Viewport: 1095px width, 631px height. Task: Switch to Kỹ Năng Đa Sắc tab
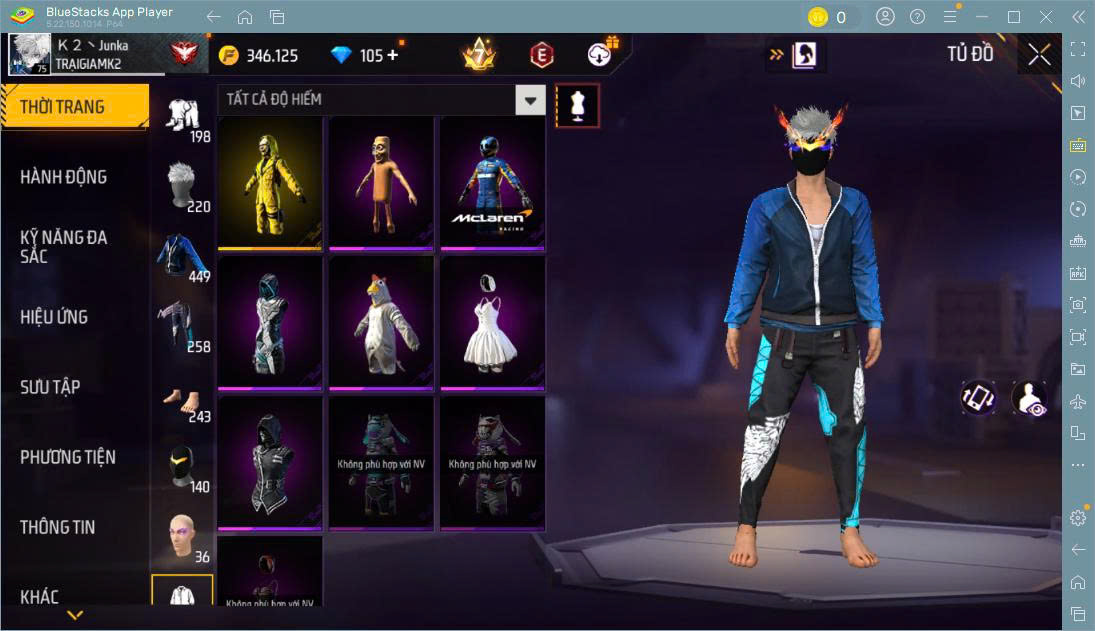pyautogui.click(x=64, y=246)
